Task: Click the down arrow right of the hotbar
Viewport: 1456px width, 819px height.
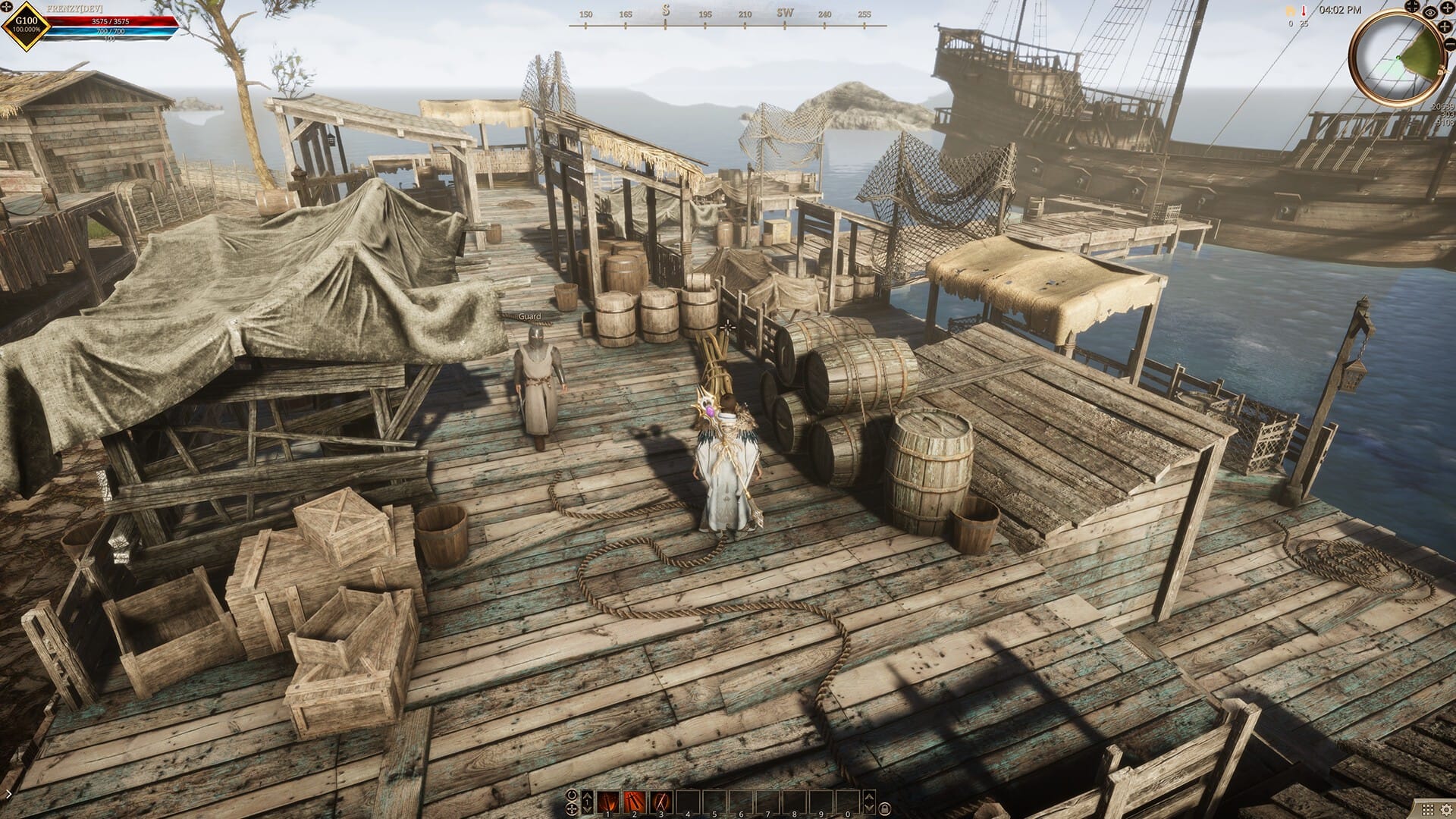Action: 870,809
